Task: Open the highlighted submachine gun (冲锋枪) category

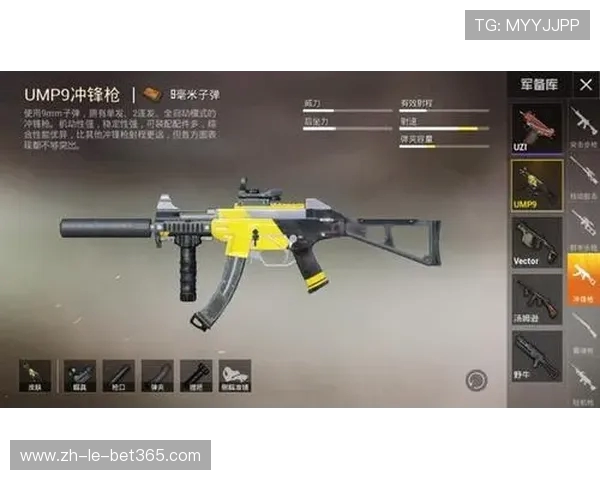Action: point(584,277)
